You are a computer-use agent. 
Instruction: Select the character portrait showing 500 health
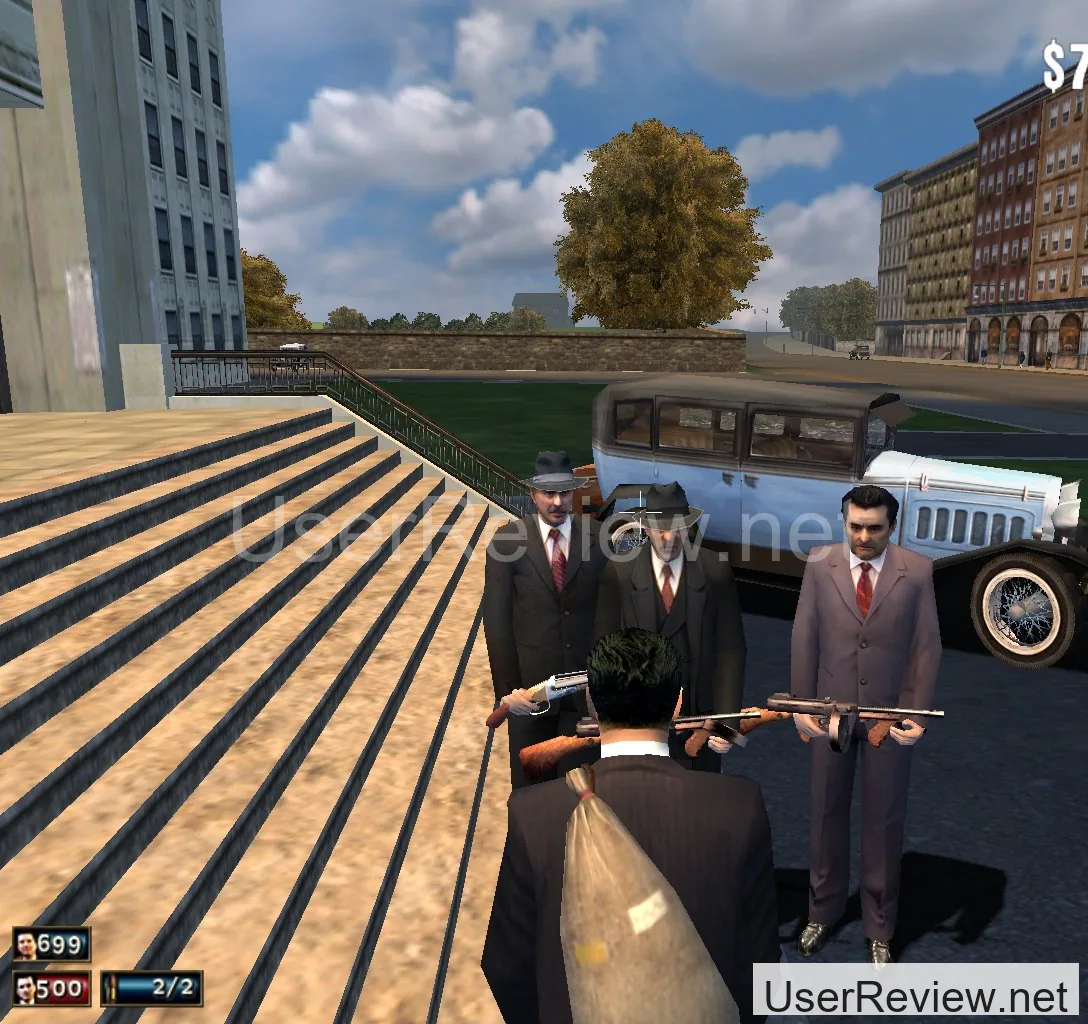click(27, 988)
